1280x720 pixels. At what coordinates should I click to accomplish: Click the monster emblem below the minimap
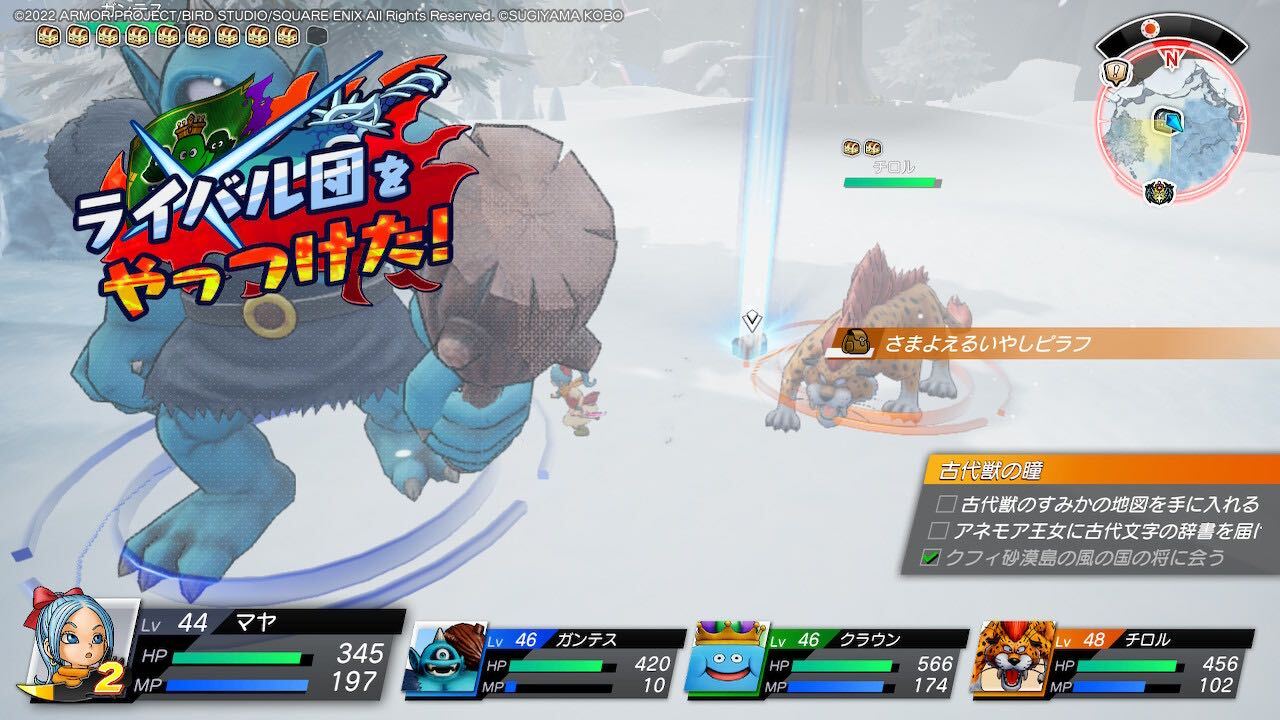click(x=1160, y=191)
